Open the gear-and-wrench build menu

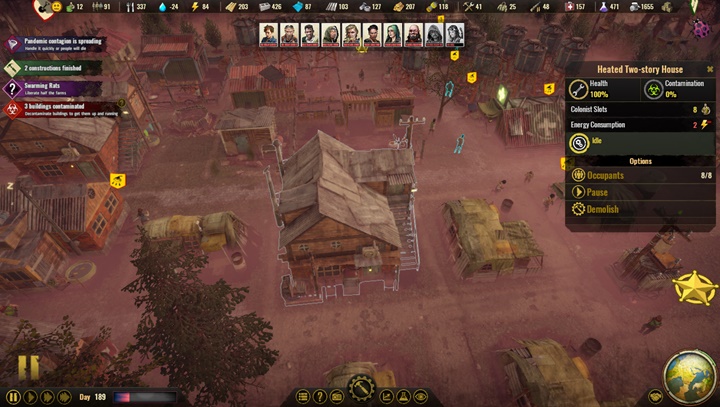click(x=361, y=389)
